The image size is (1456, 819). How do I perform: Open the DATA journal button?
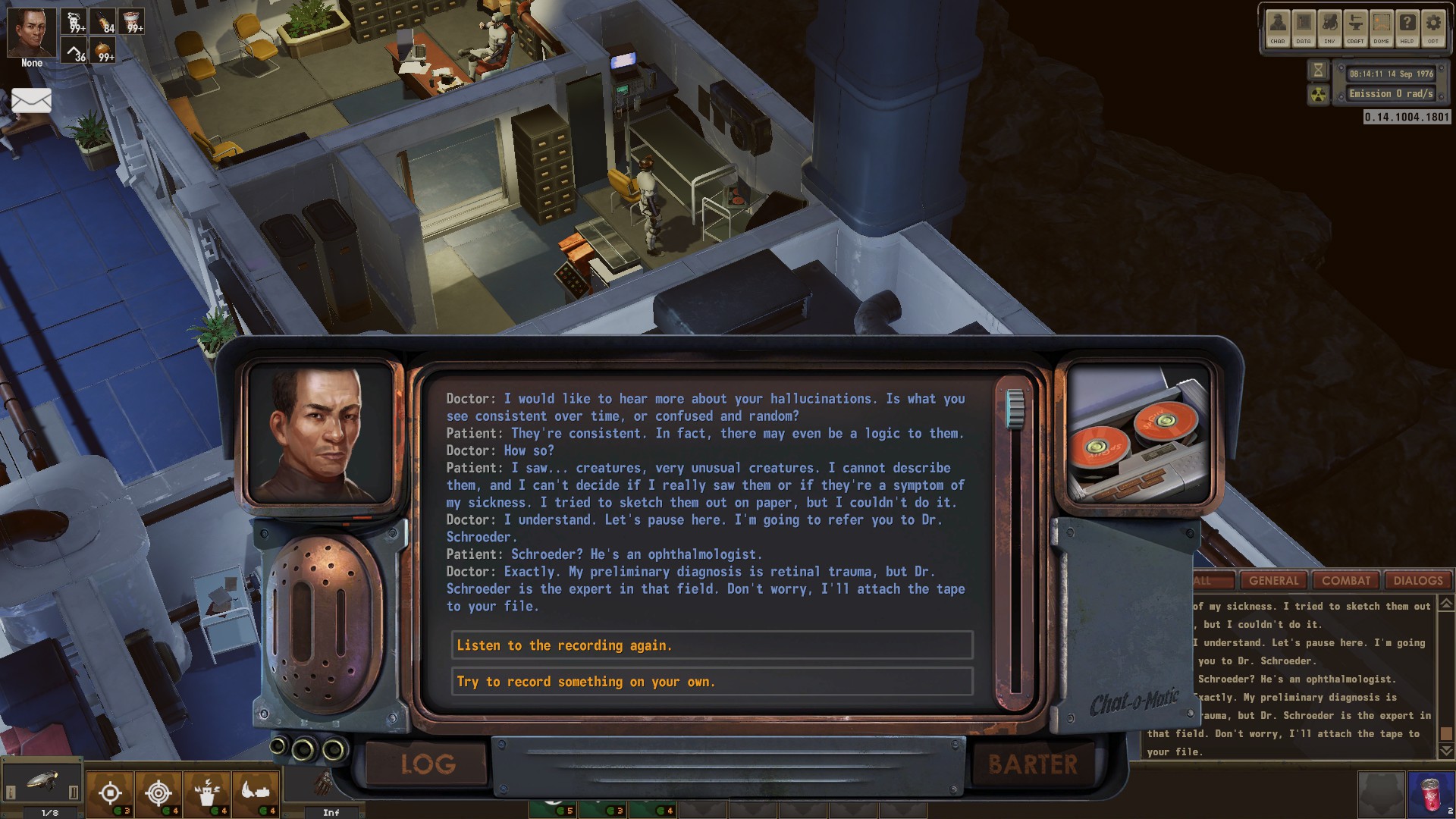tap(1304, 28)
